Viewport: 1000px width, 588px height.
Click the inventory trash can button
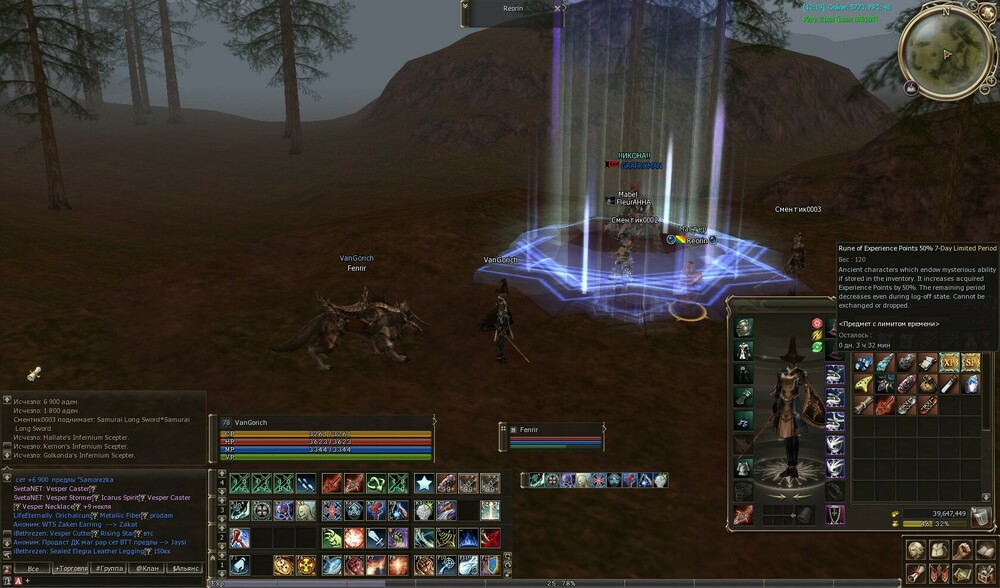983,517
